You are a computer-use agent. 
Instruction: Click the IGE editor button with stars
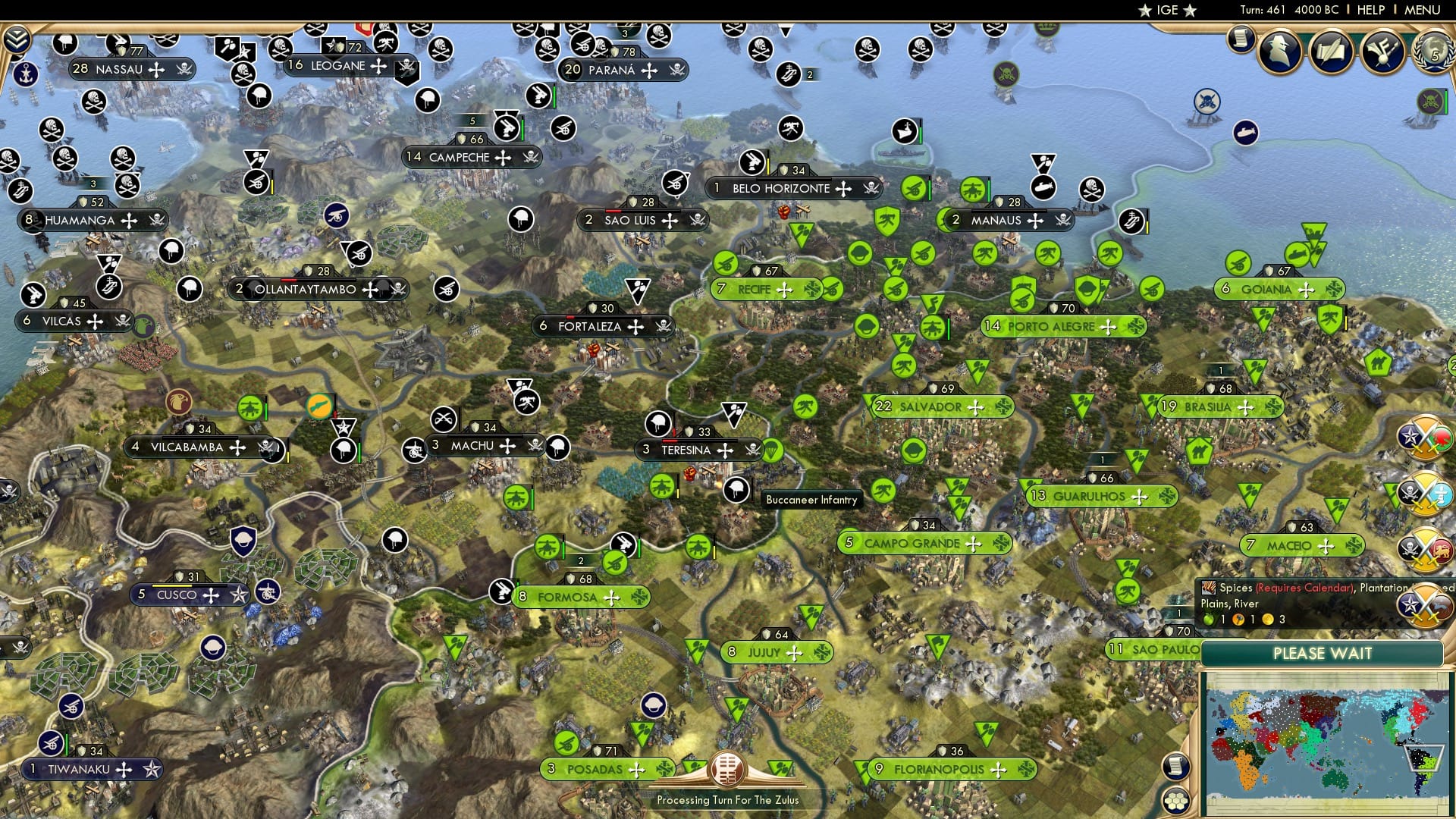(1165, 10)
